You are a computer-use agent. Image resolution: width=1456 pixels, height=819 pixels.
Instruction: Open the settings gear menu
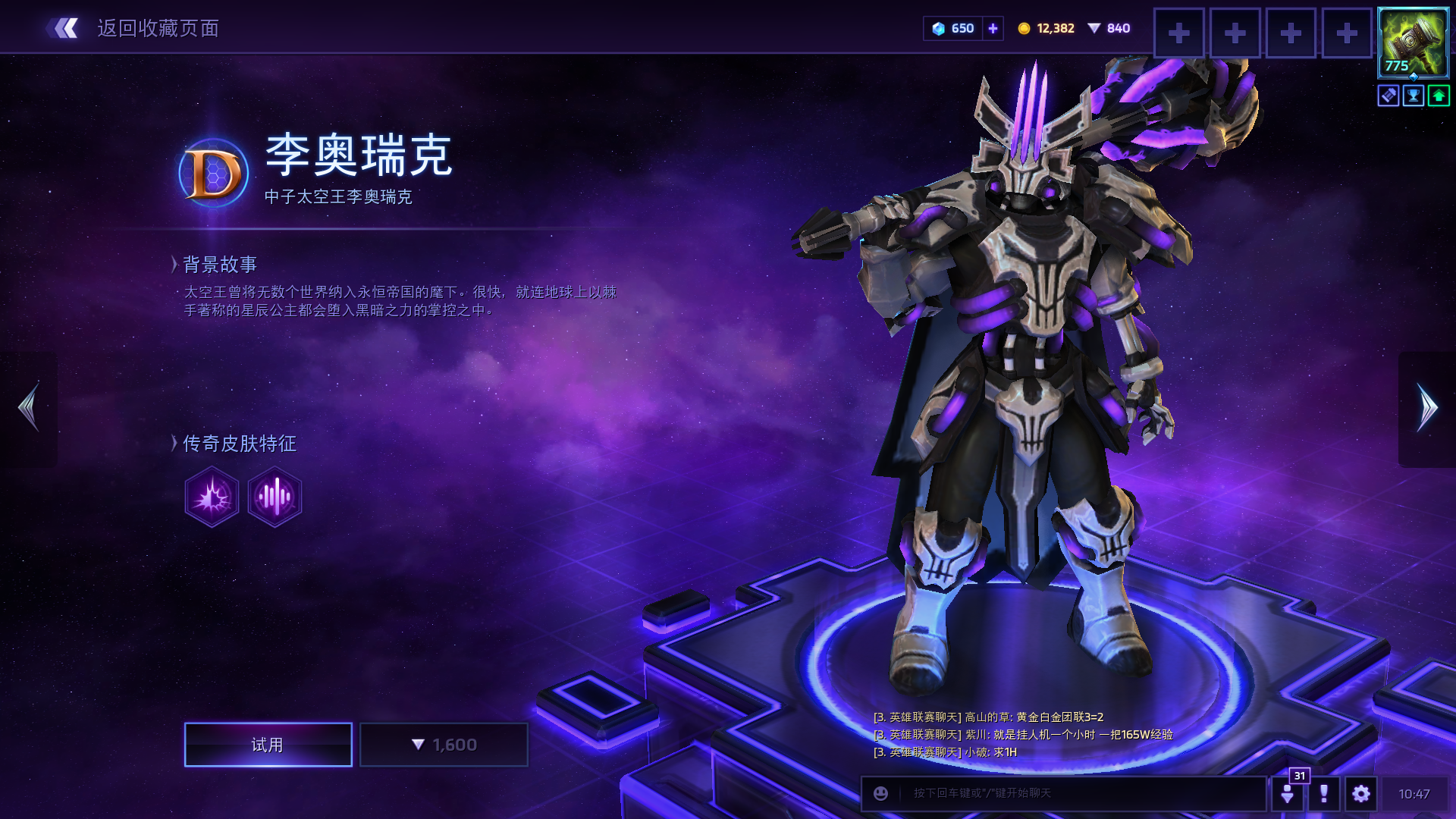coord(1360,793)
